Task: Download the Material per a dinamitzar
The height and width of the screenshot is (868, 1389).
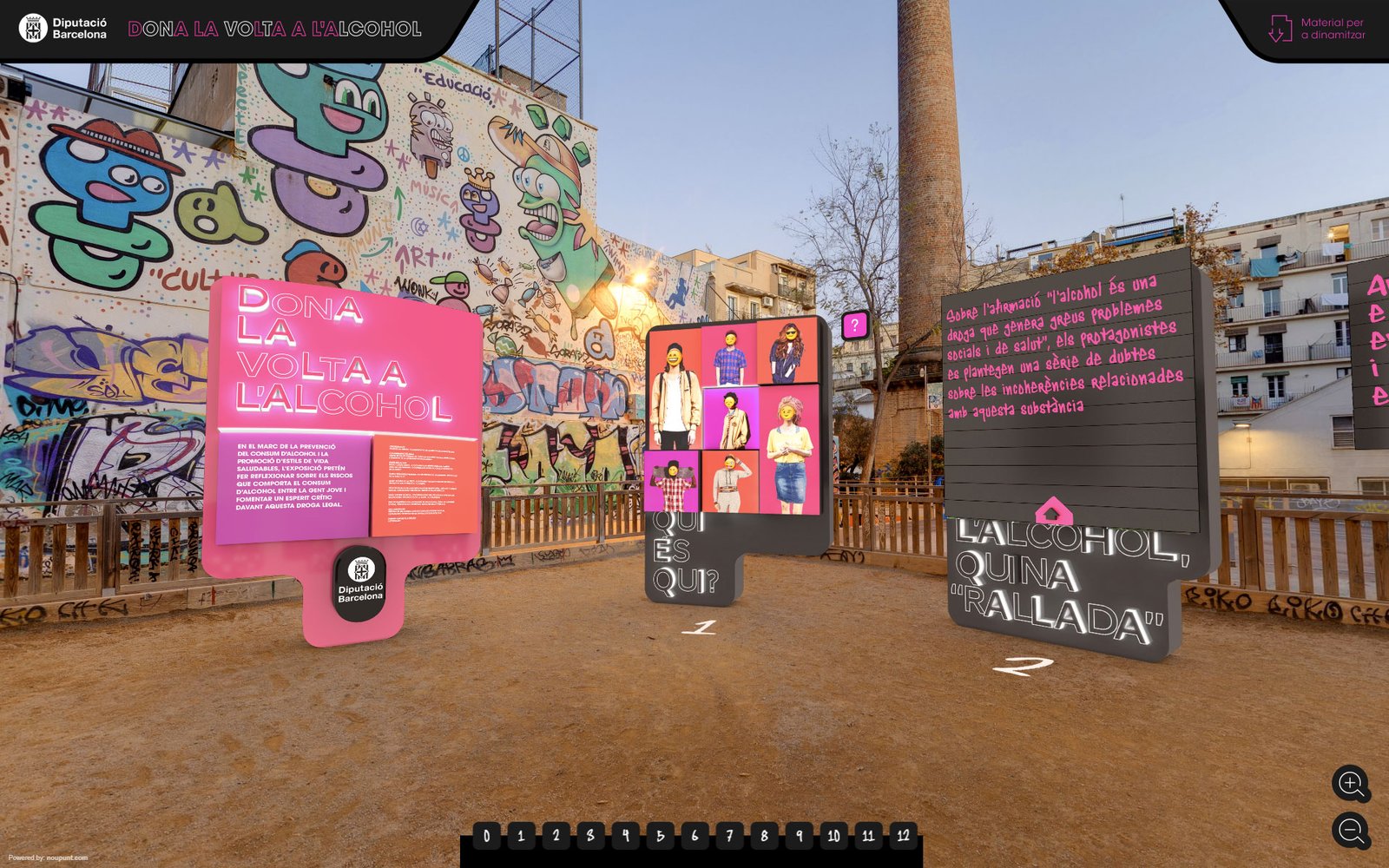Action: (x=1316, y=29)
